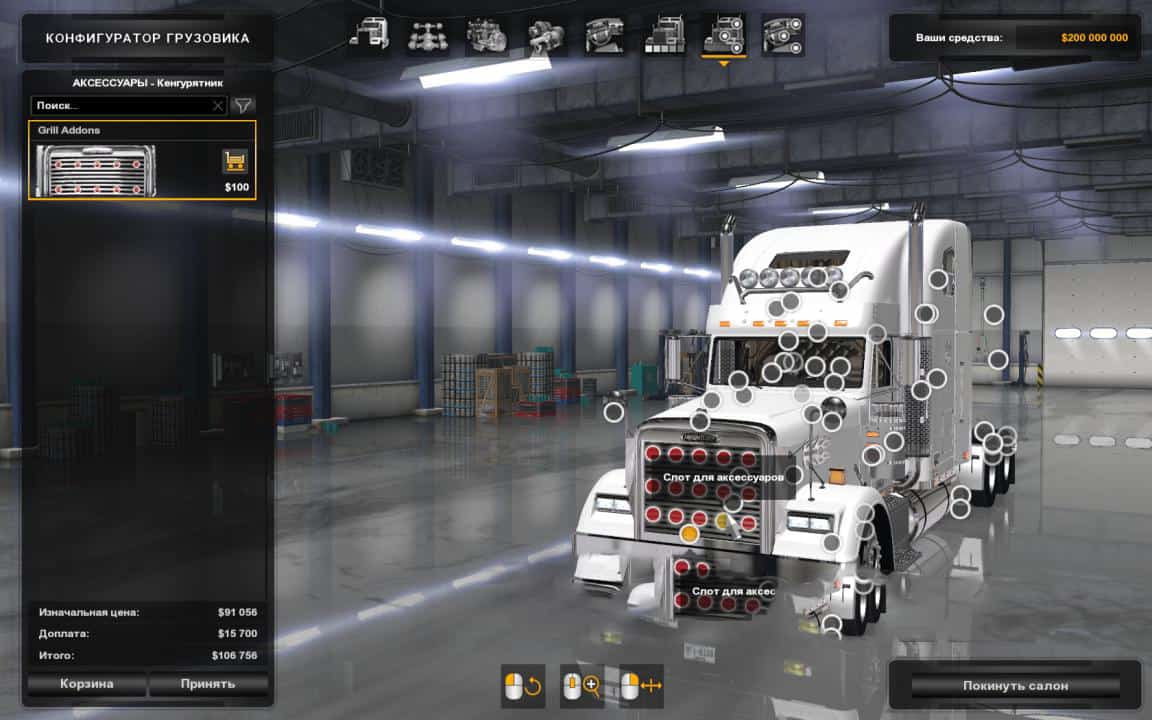The width and height of the screenshot is (1152, 720).
Task: Leave the shop via Покинуть салон
Action: click(x=1015, y=686)
